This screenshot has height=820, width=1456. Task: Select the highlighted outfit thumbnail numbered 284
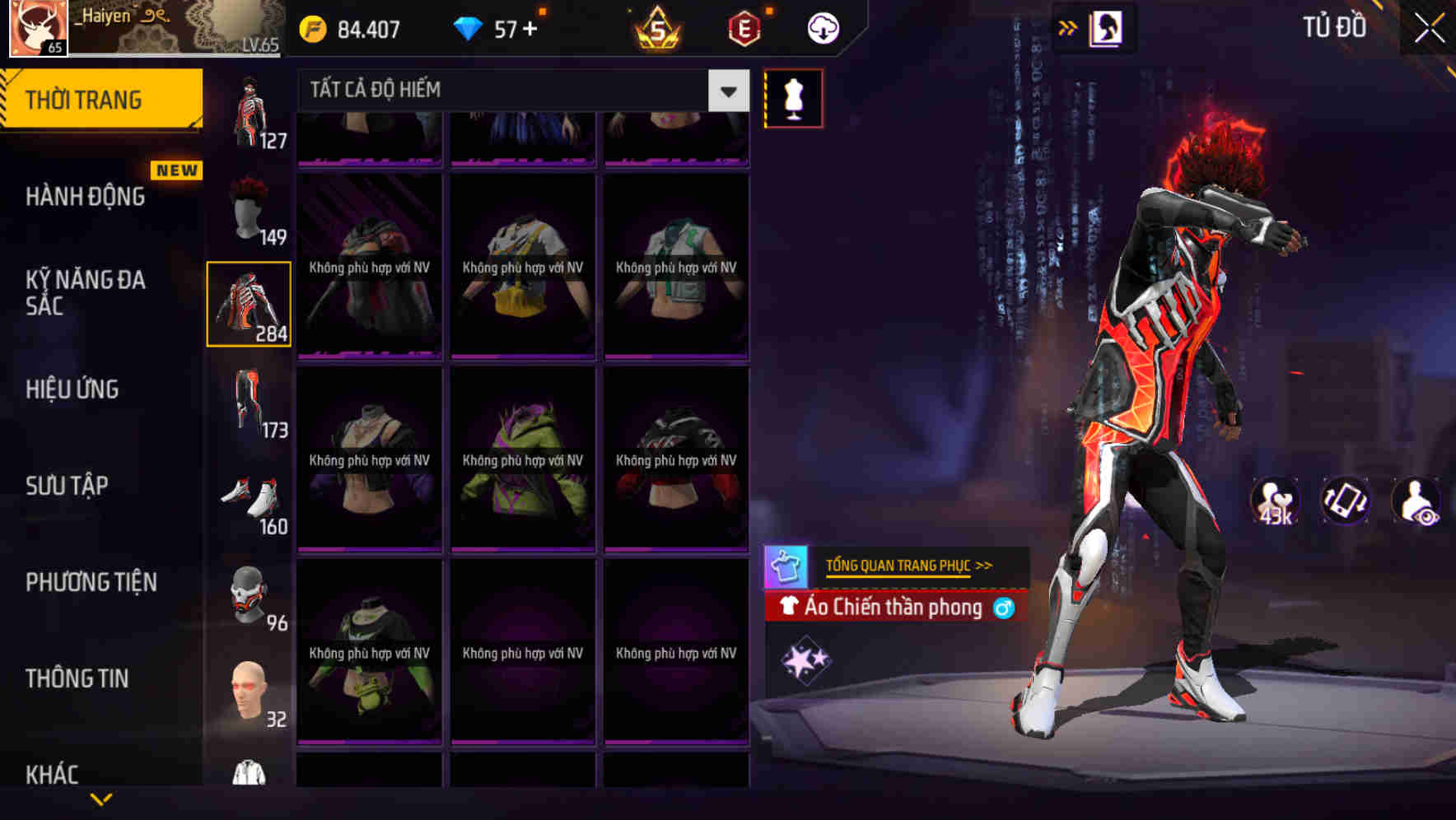pos(250,303)
